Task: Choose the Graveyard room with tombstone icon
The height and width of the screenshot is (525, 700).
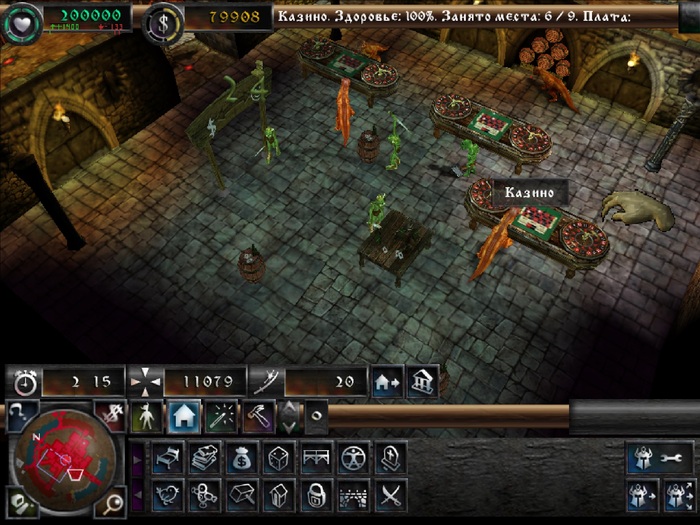Action: tap(390, 458)
